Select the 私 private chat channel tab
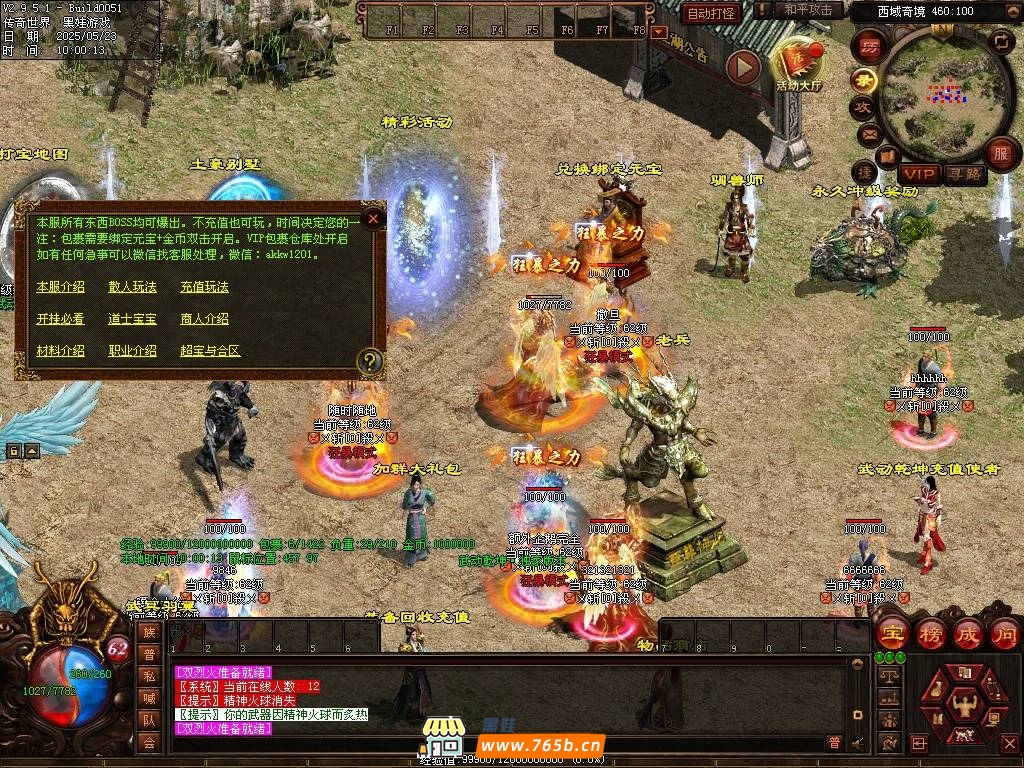Screen dimensions: 1024x768 point(149,676)
